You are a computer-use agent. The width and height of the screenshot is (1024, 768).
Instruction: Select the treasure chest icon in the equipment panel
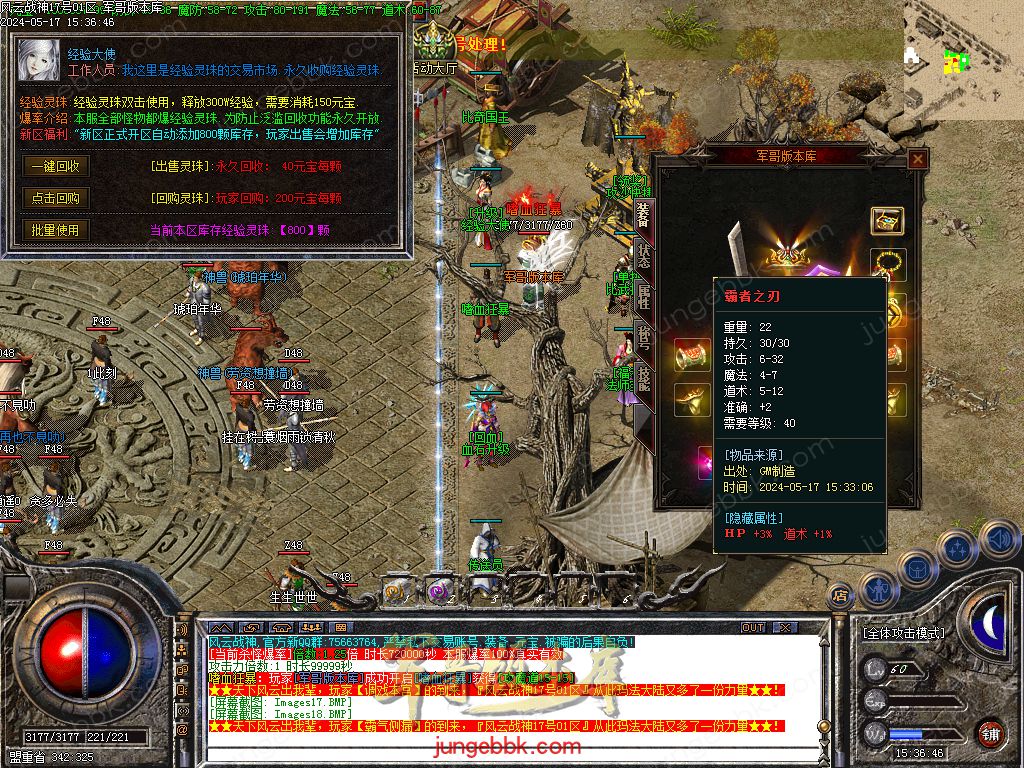click(887, 221)
